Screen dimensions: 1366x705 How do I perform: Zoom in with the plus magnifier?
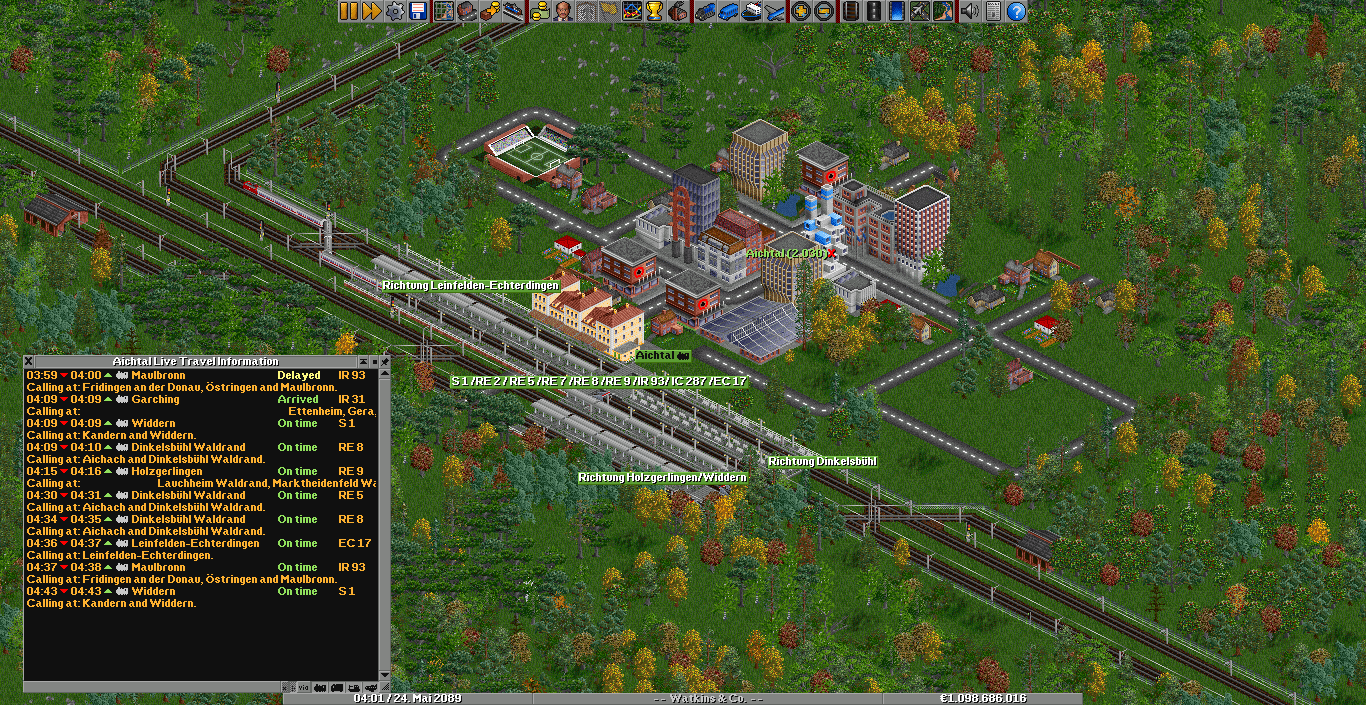tap(800, 11)
